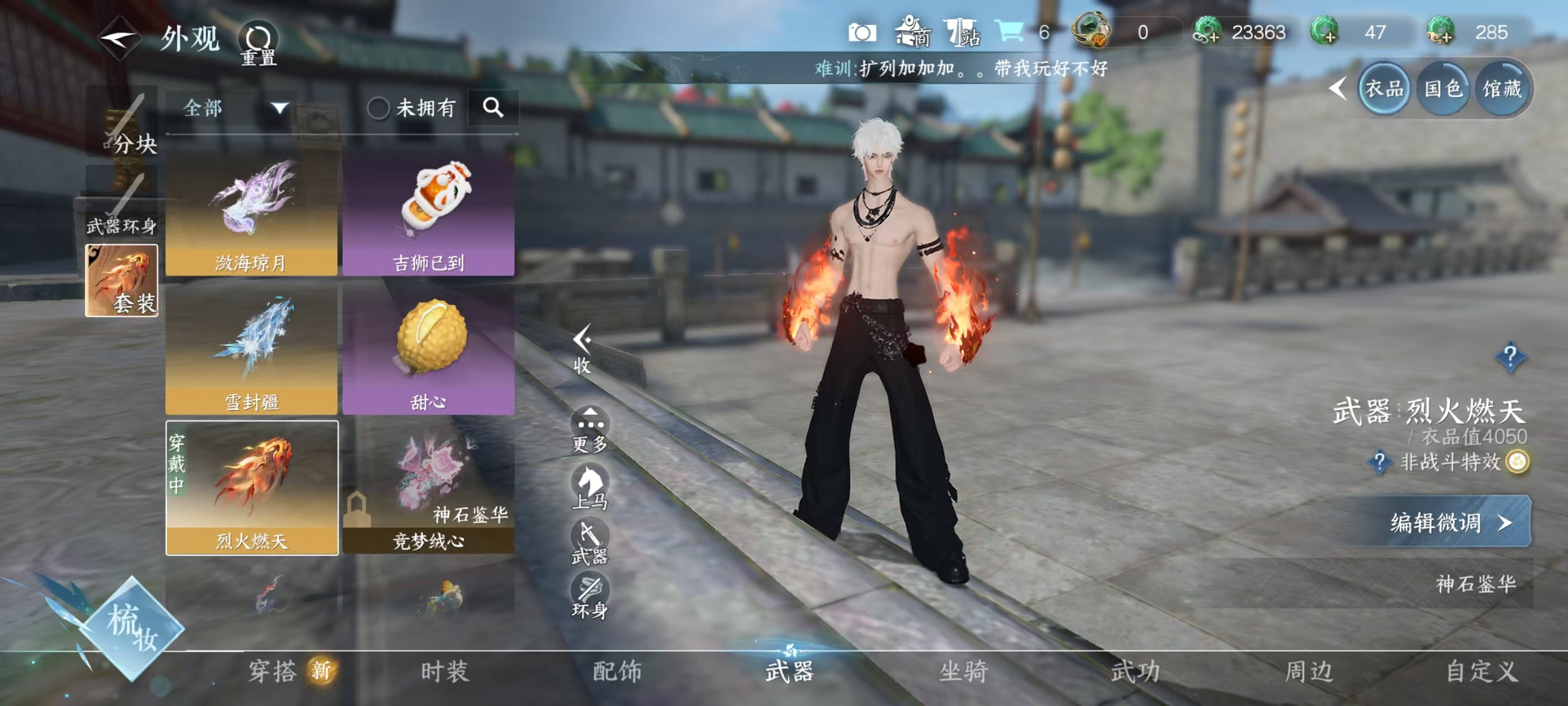Image resolution: width=1568 pixels, height=706 pixels.
Task: Switch to the 套装 set category
Action: (x=122, y=281)
